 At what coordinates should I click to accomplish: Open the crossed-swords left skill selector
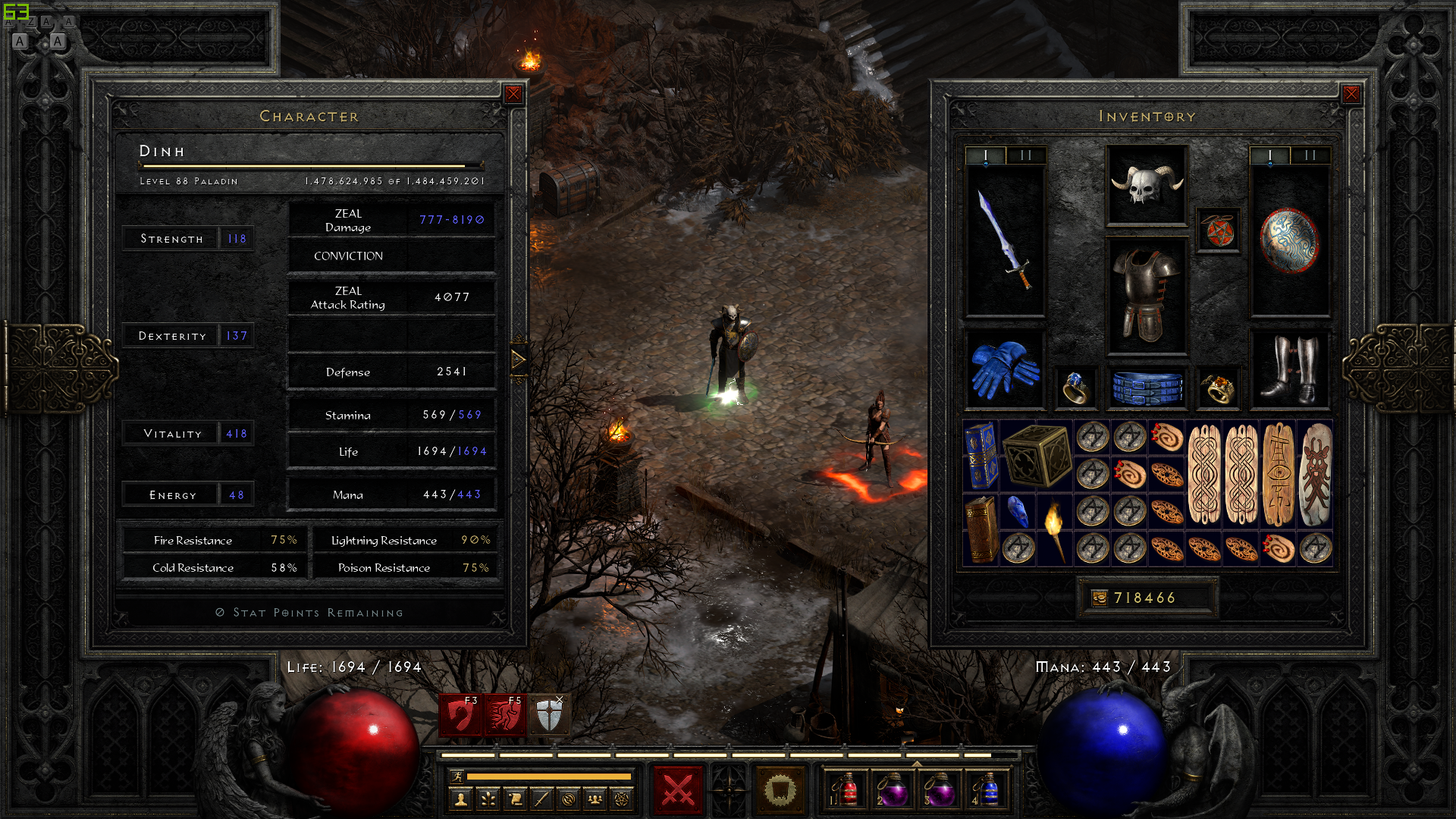click(x=678, y=790)
